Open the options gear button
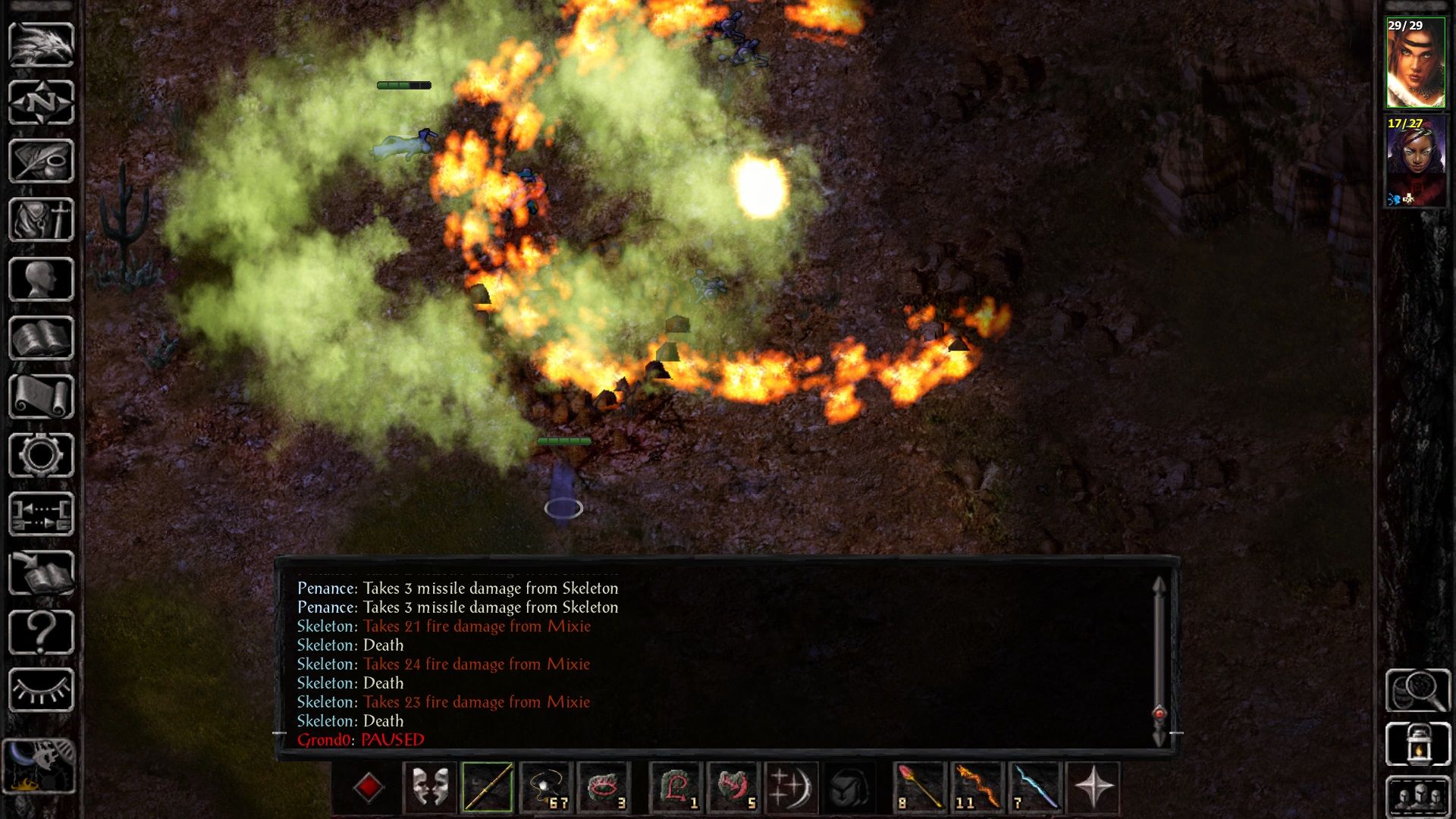 pos(41,455)
